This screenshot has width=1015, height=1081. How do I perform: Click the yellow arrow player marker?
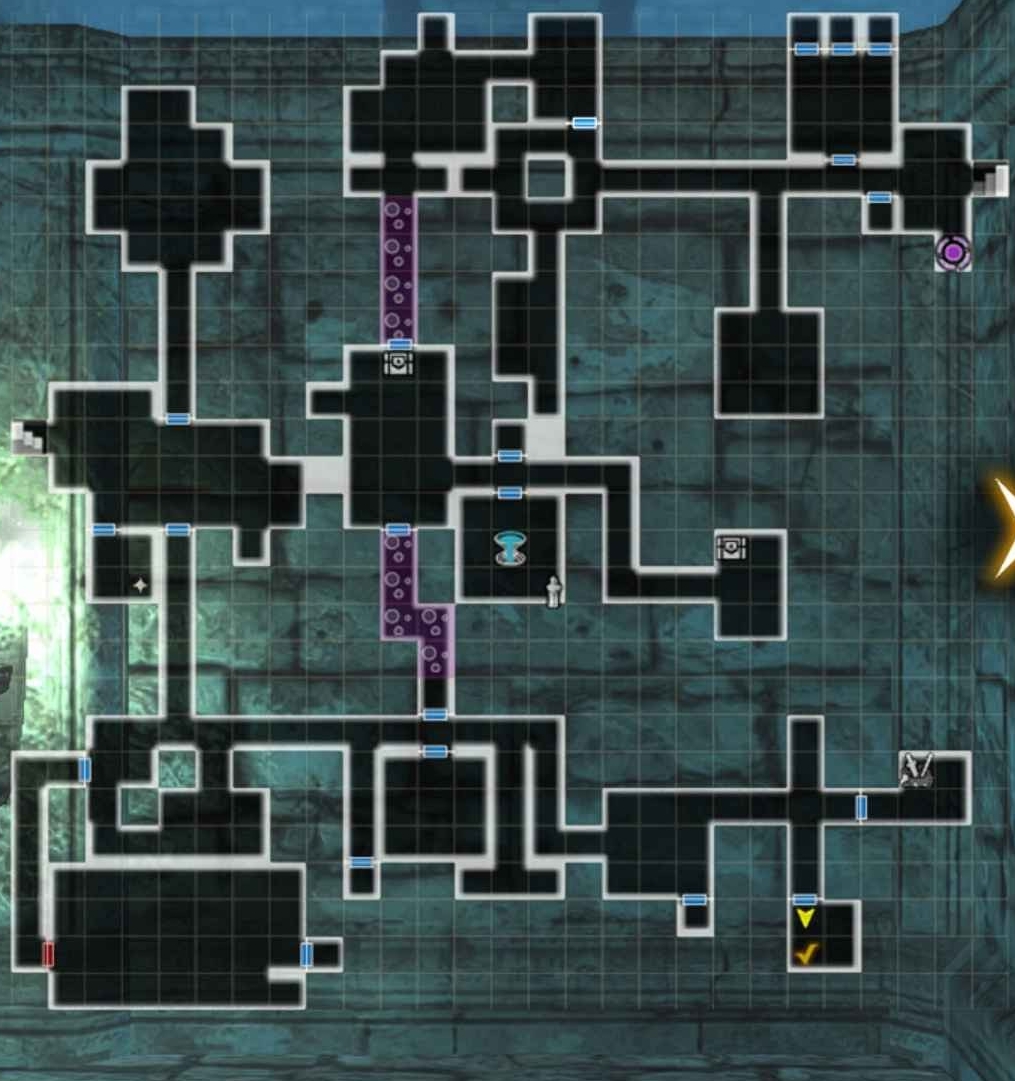805,918
